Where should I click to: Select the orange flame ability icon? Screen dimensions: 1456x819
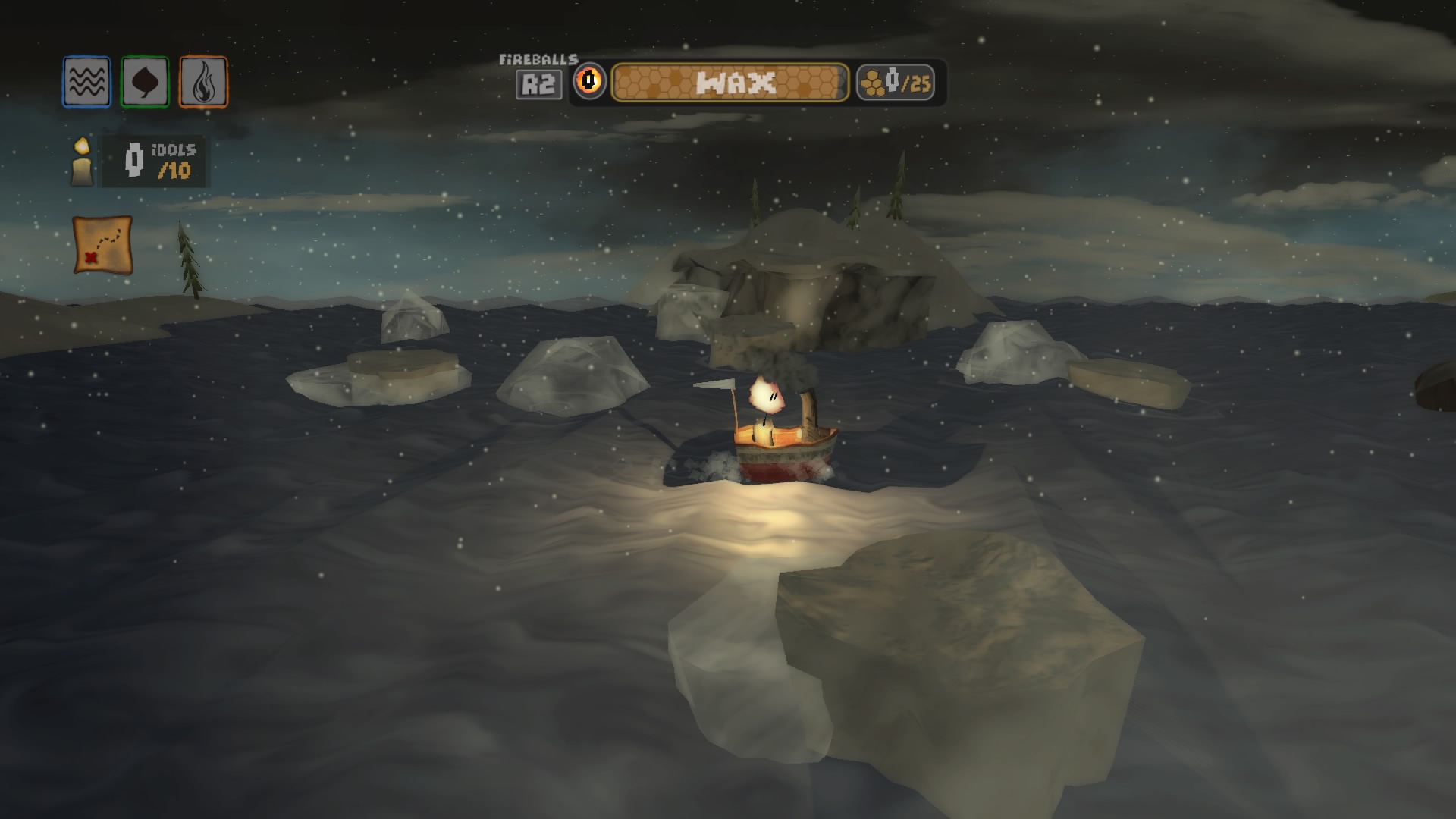203,82
